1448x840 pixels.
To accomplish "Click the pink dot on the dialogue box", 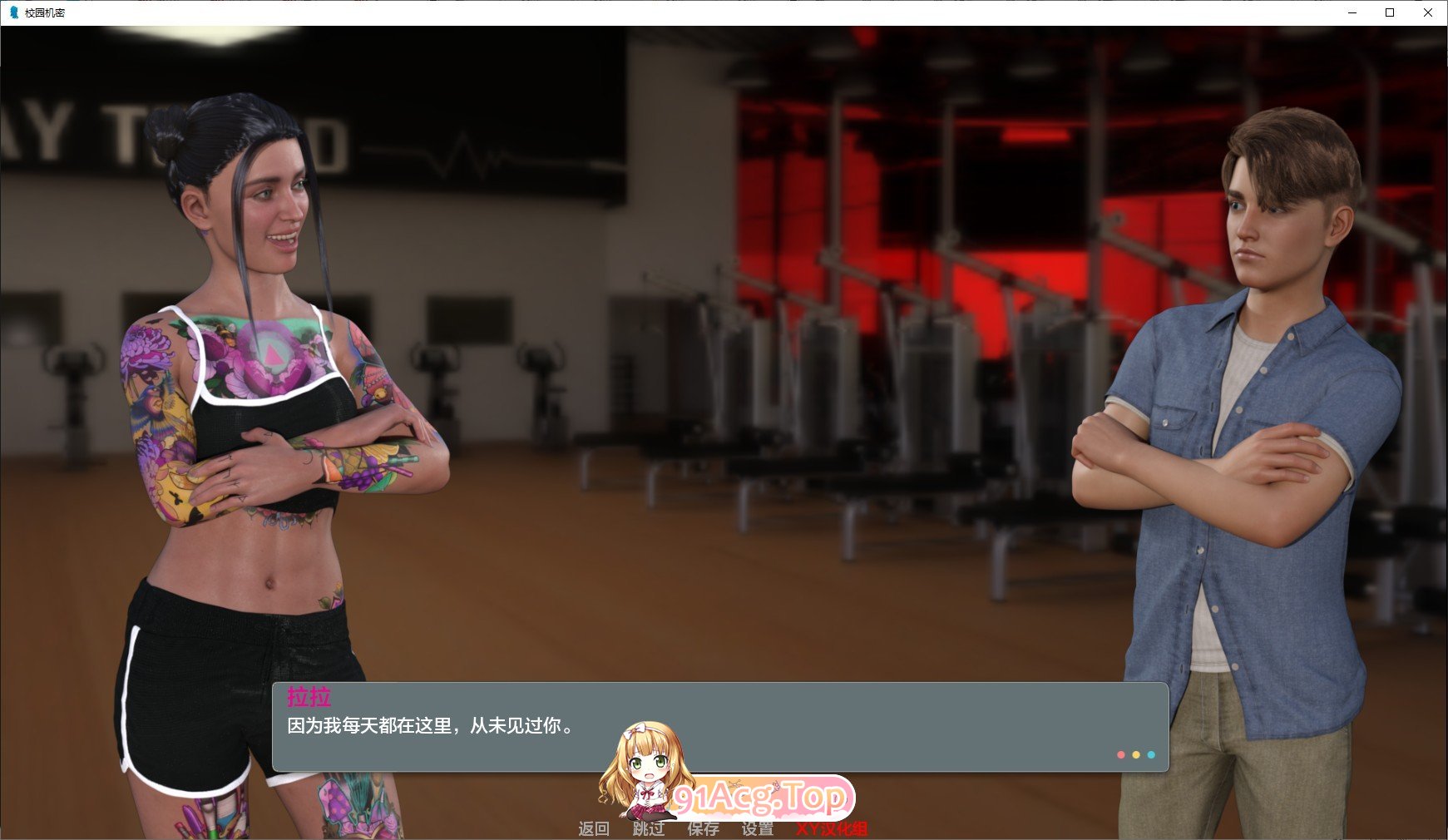I will [x=1119, y=754].
